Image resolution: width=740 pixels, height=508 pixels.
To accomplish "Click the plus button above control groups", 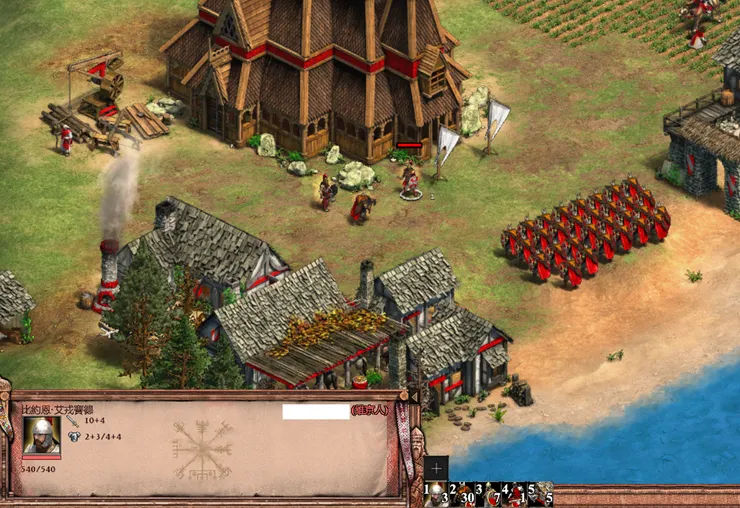I will coord(436,468).
